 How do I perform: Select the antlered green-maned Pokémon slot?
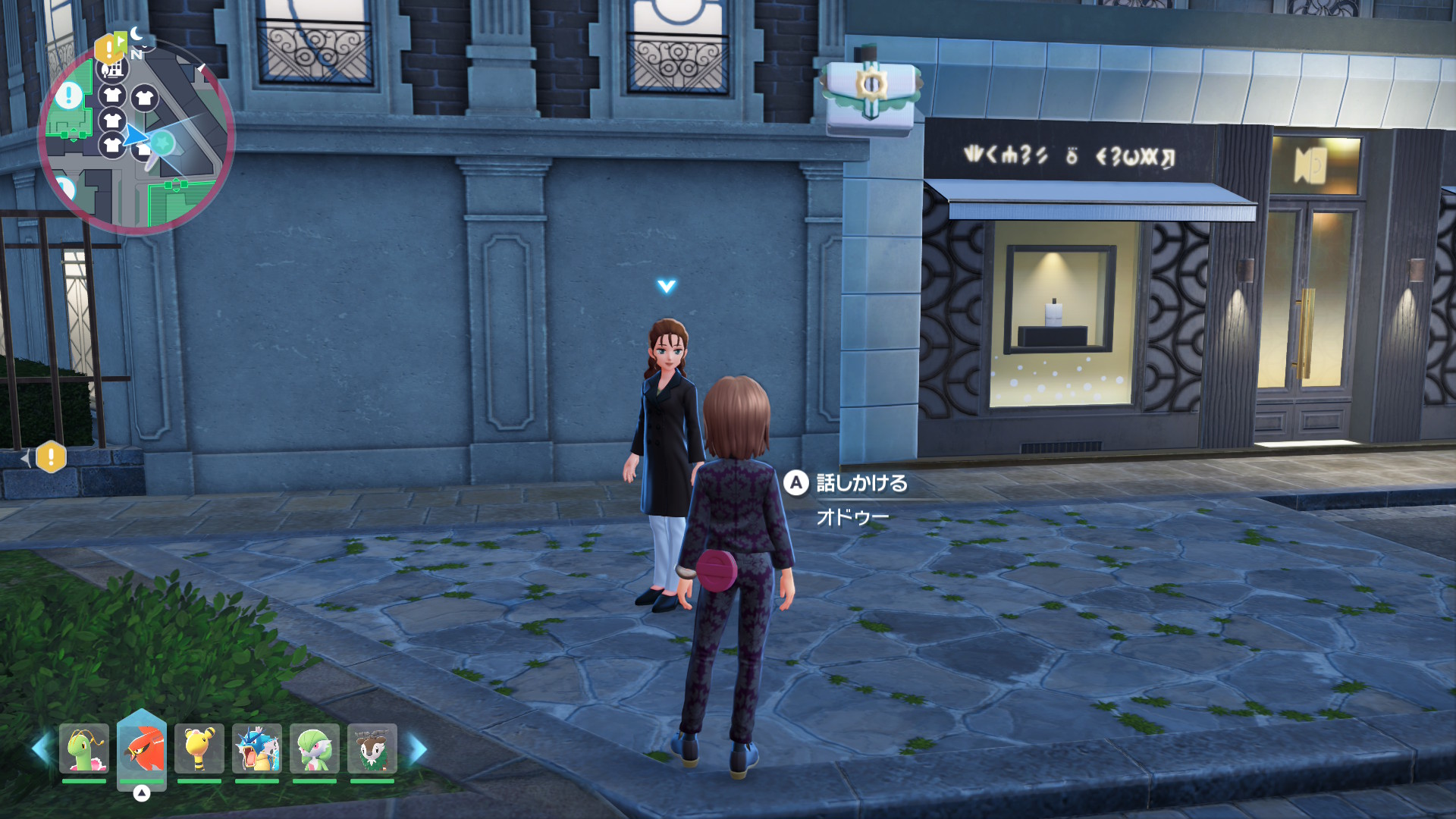(x=372, y=748)
